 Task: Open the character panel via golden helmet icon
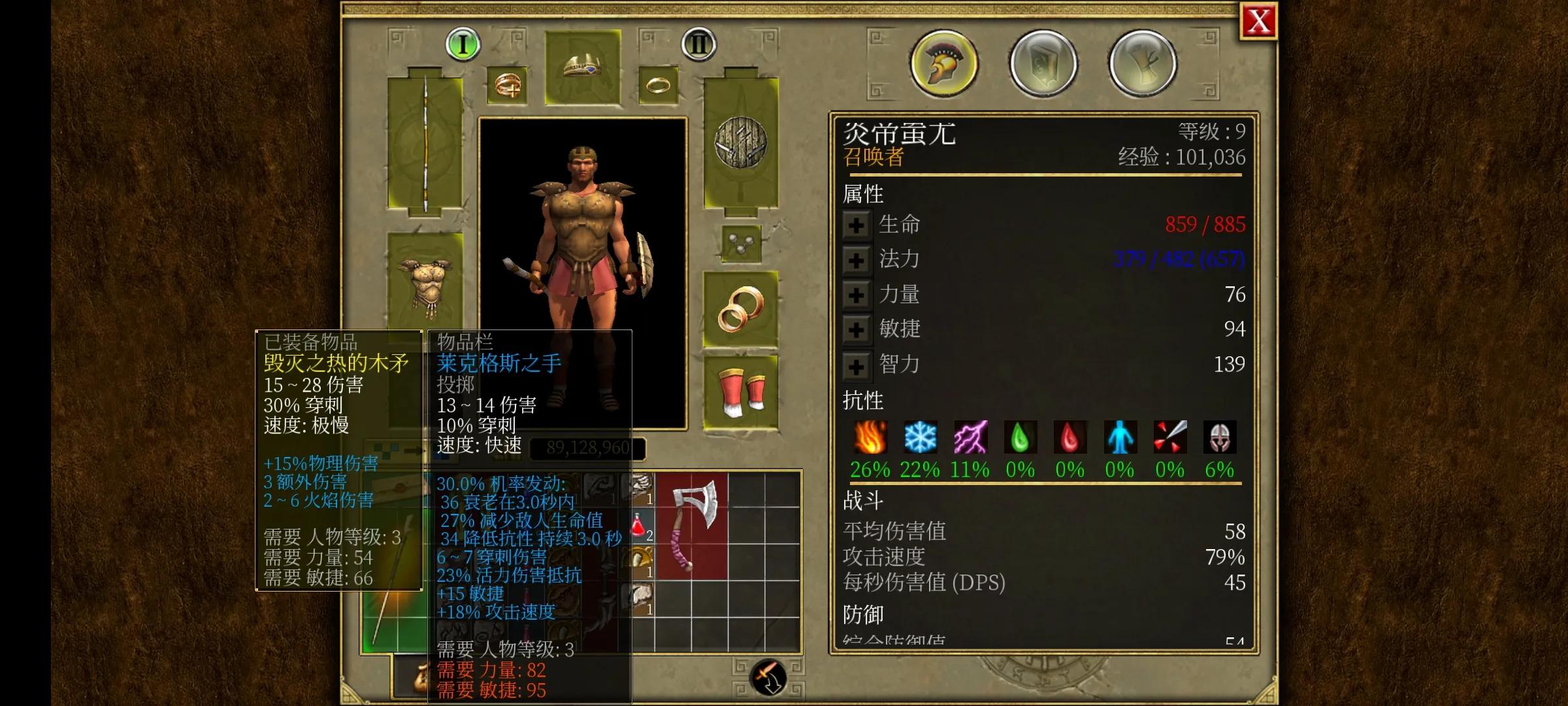tap(943, 62)
